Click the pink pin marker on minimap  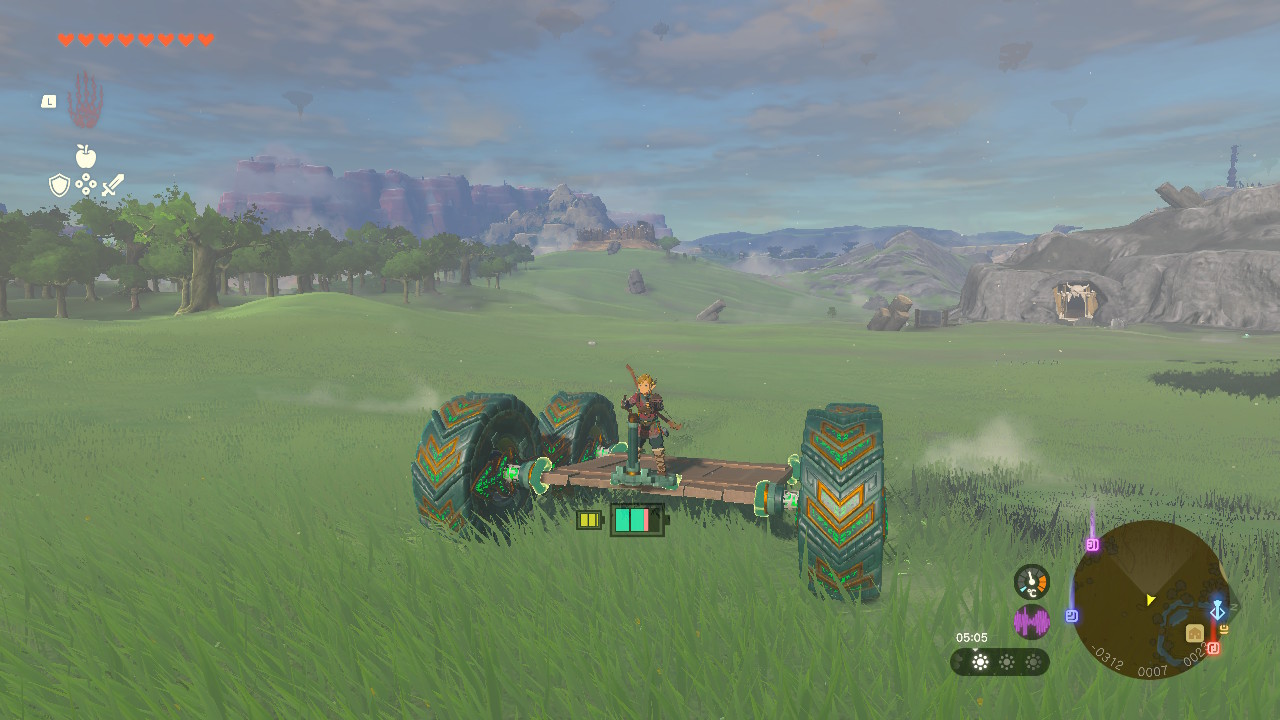[1093, 544]
